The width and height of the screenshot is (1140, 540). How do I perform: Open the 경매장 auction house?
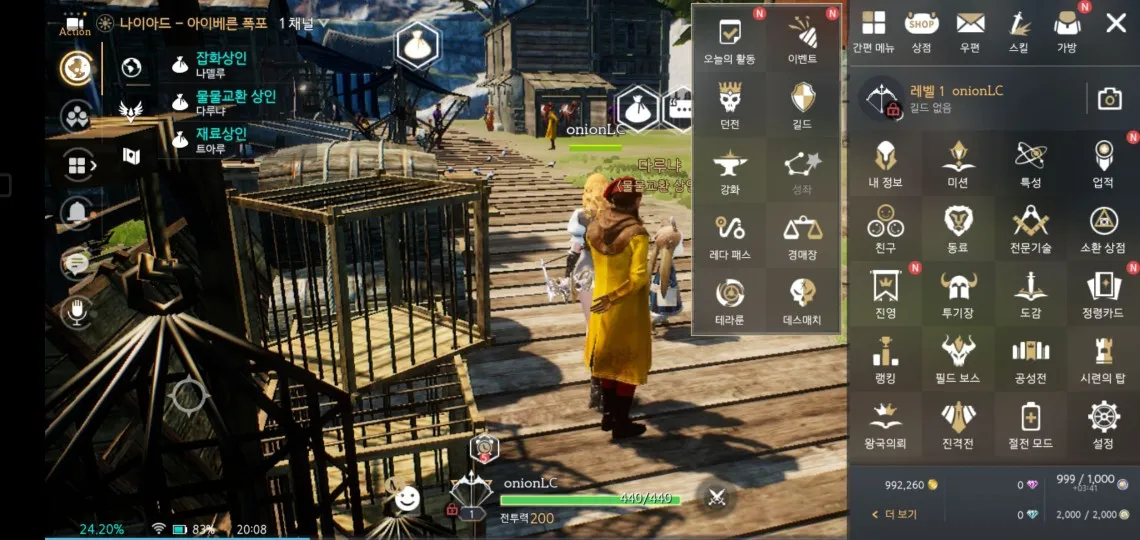pyautogui.click(x=802, y=237)
